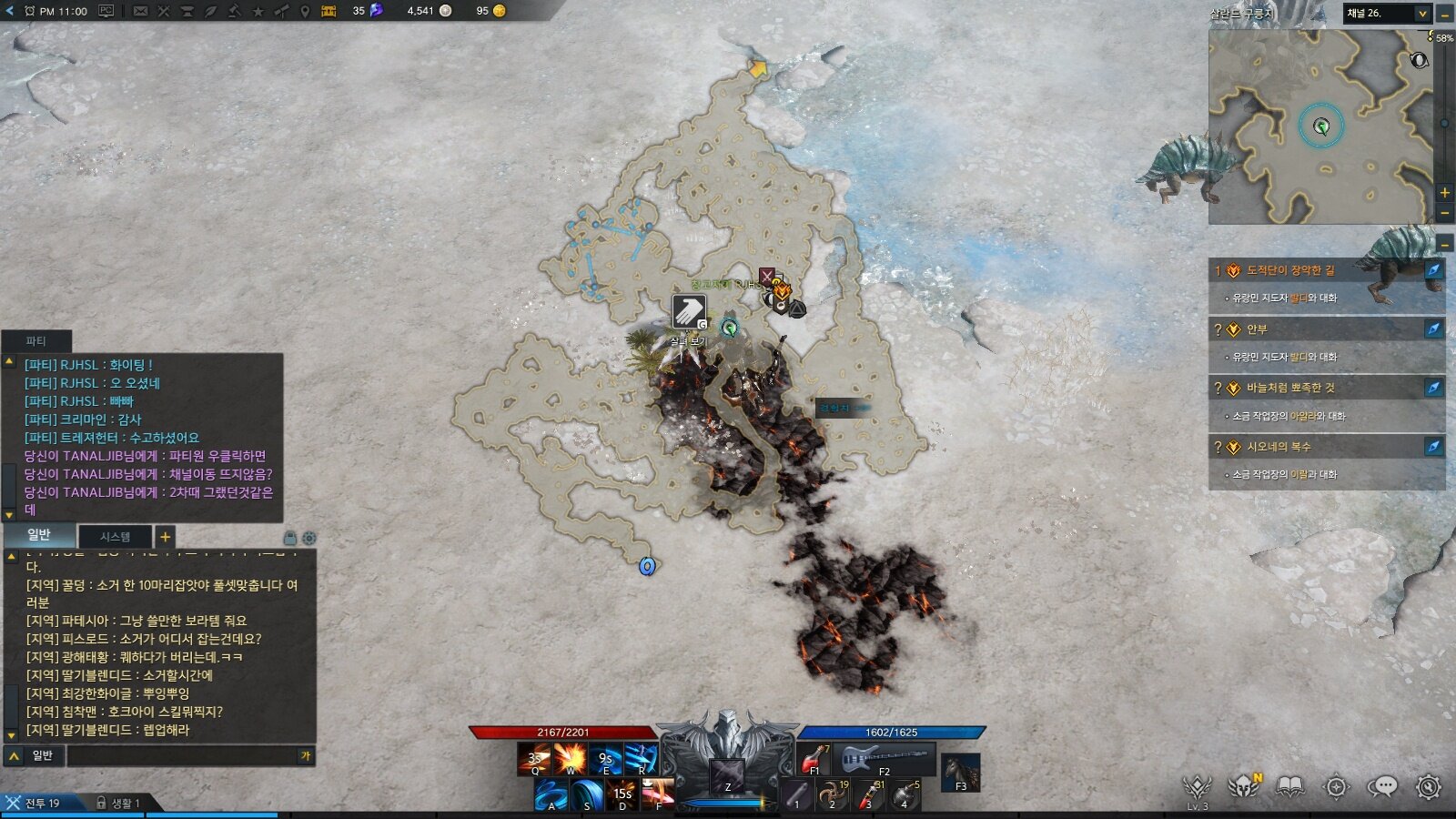Viewport: 1456px width, 819px height.
Task: Click the chat input field
Action: [x=182, y=756]
